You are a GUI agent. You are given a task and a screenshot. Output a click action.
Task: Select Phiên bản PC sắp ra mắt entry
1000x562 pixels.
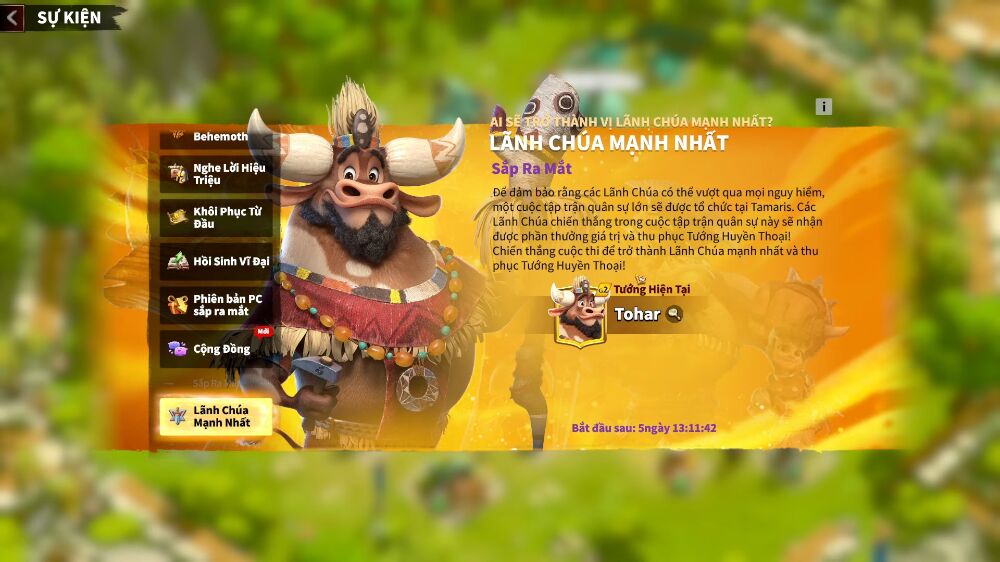tap(215, 305)
